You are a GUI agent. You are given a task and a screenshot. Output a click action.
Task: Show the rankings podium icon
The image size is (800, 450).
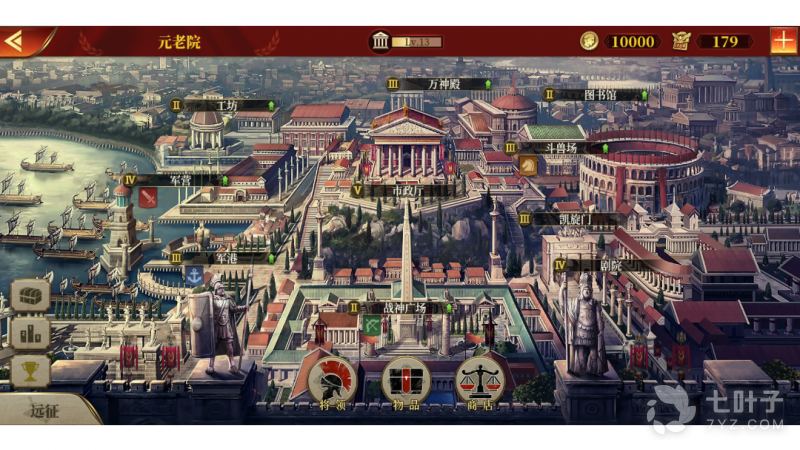coord(30,333)
